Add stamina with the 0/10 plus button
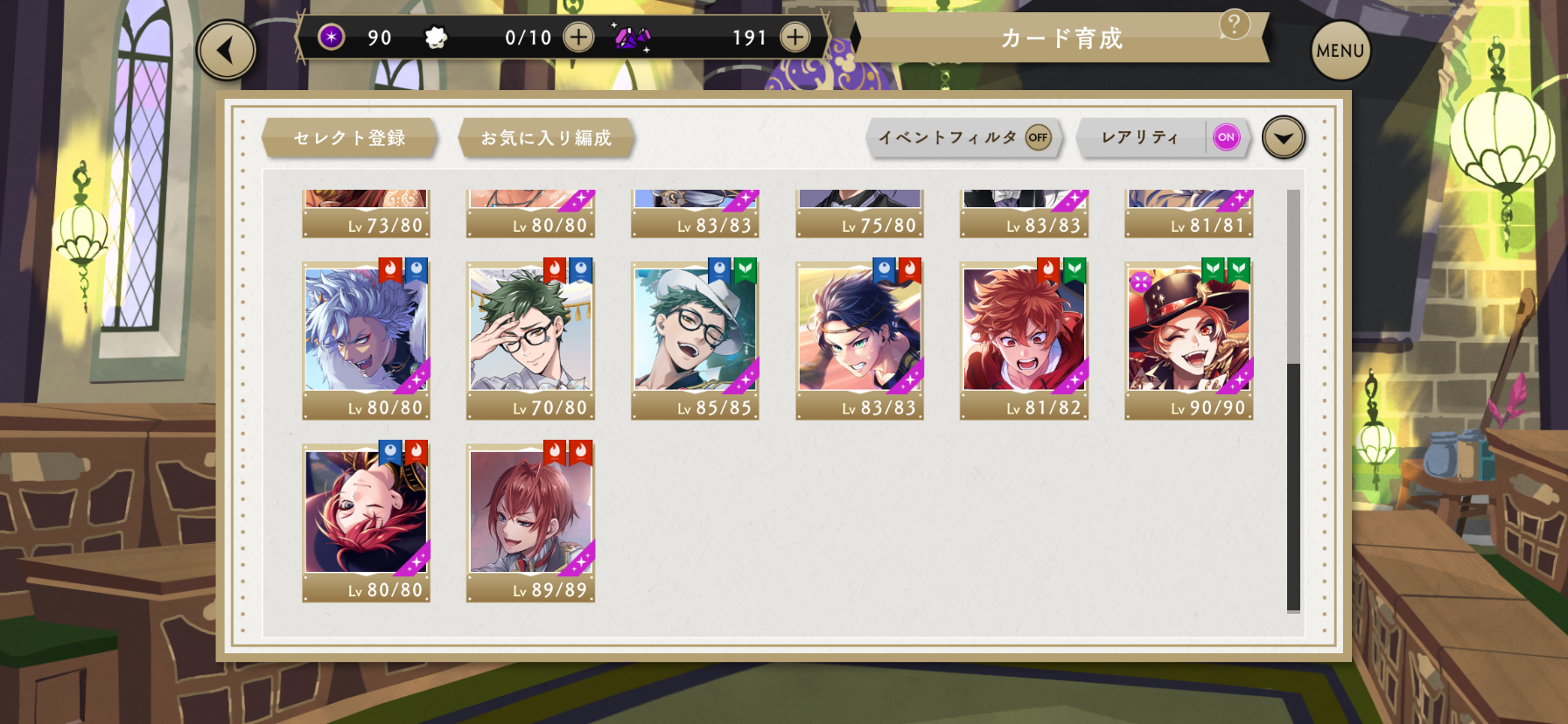The width and height of the screenshot is (1568, 724). click(x=578, y=38)
